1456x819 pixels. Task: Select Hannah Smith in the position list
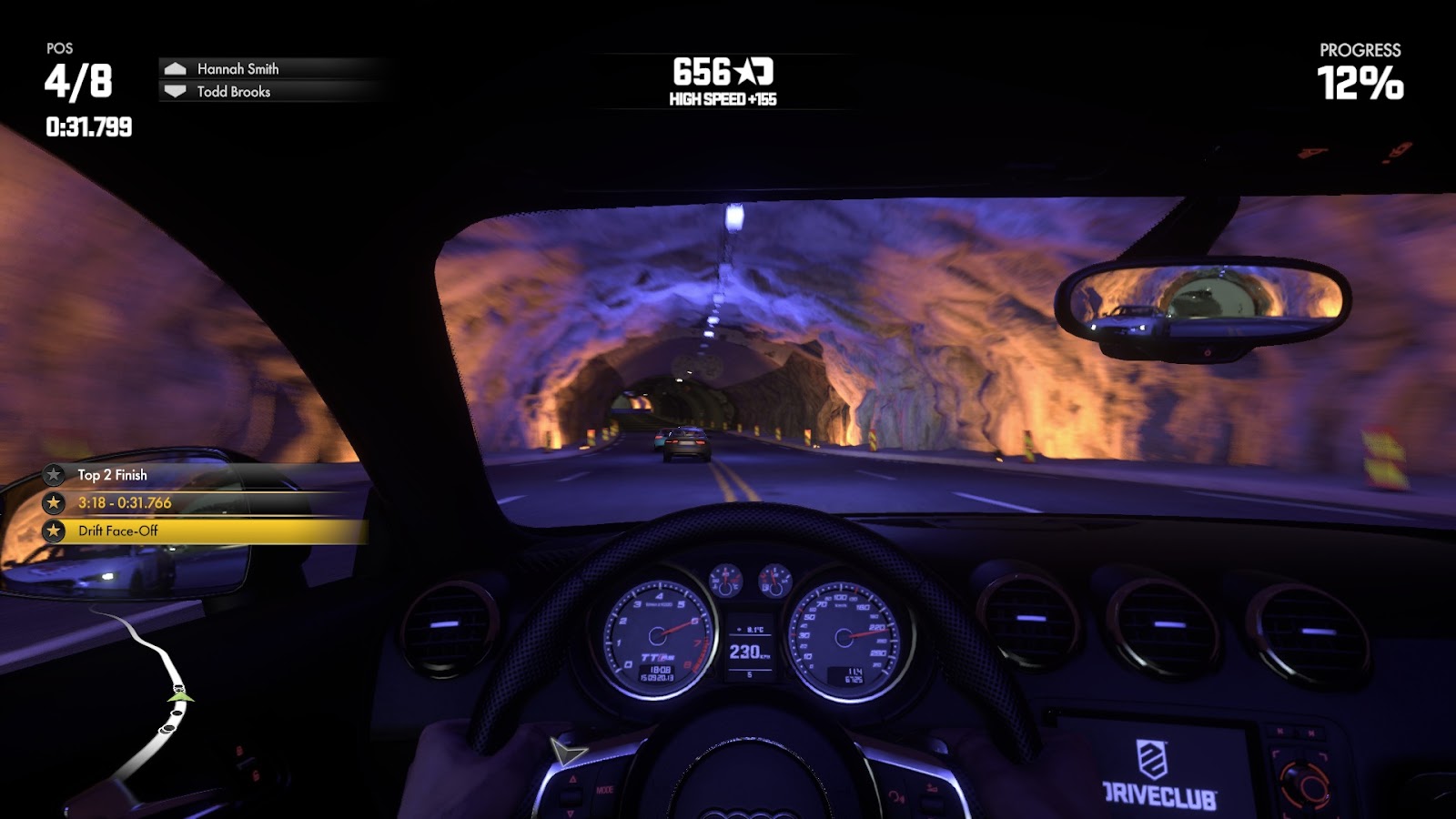click(x=238, y=69)
